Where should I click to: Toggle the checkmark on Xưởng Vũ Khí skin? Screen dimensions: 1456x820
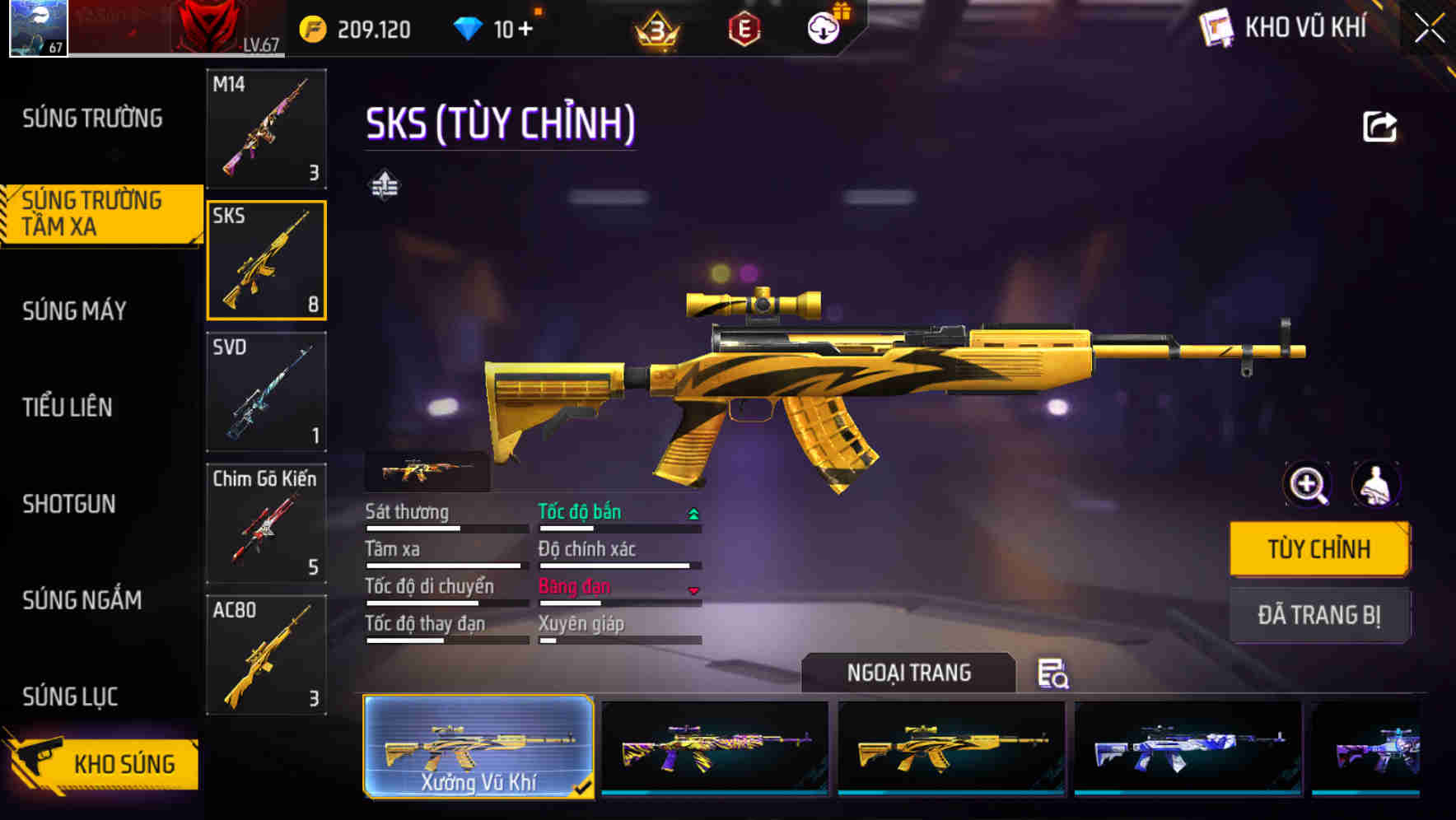(x=586, y=786)
